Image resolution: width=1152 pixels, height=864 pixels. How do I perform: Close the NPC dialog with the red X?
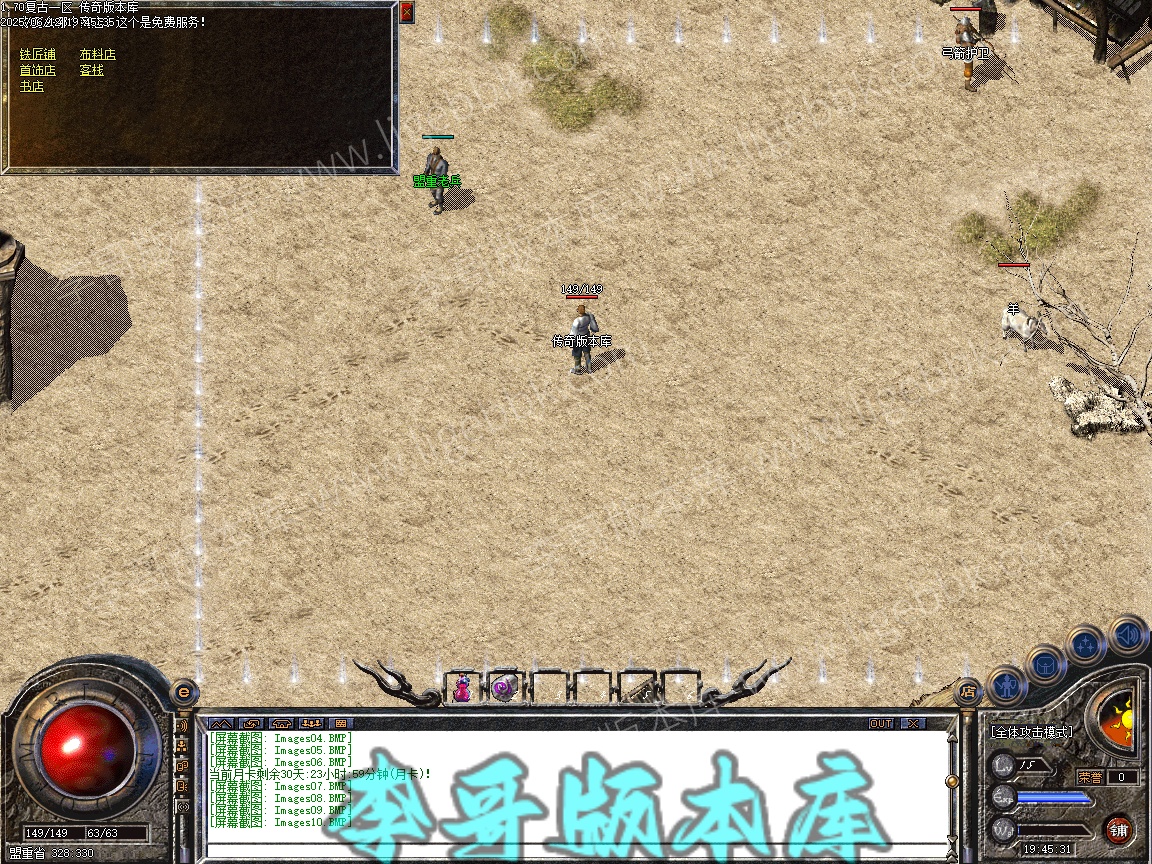406,12
